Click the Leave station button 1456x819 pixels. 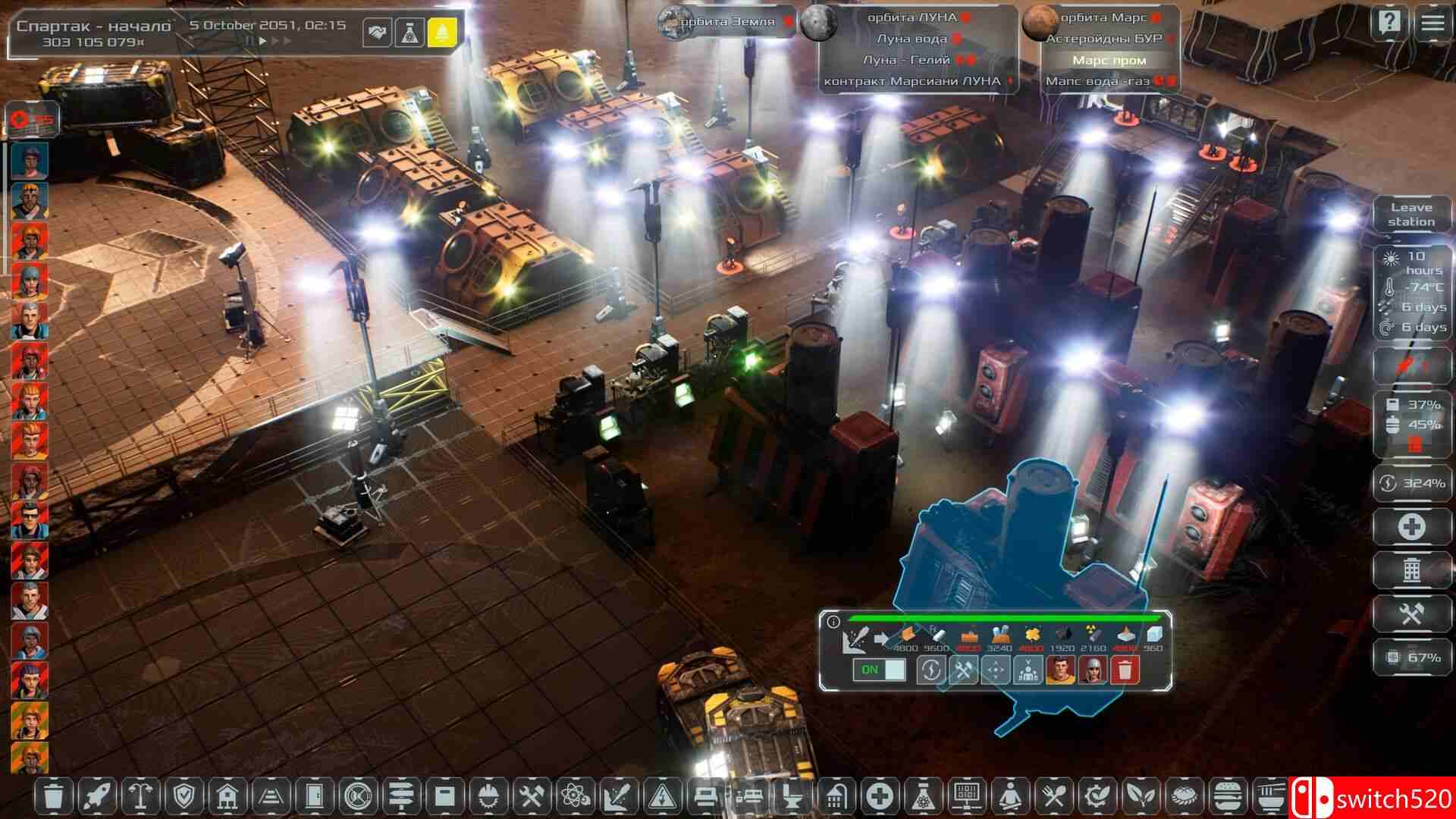click(1413, 213)
